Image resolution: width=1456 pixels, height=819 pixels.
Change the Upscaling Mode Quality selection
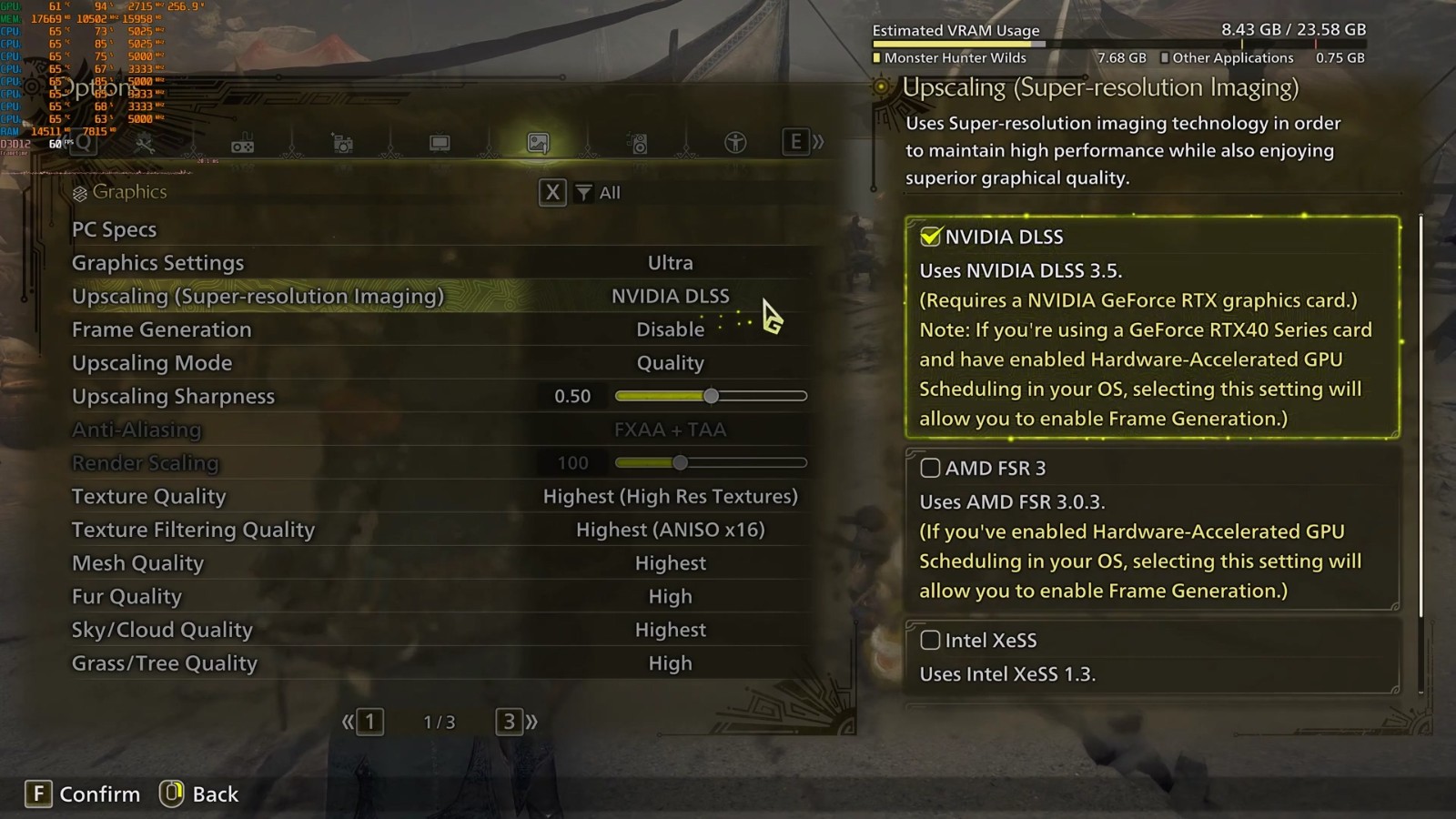pos(671,362)
